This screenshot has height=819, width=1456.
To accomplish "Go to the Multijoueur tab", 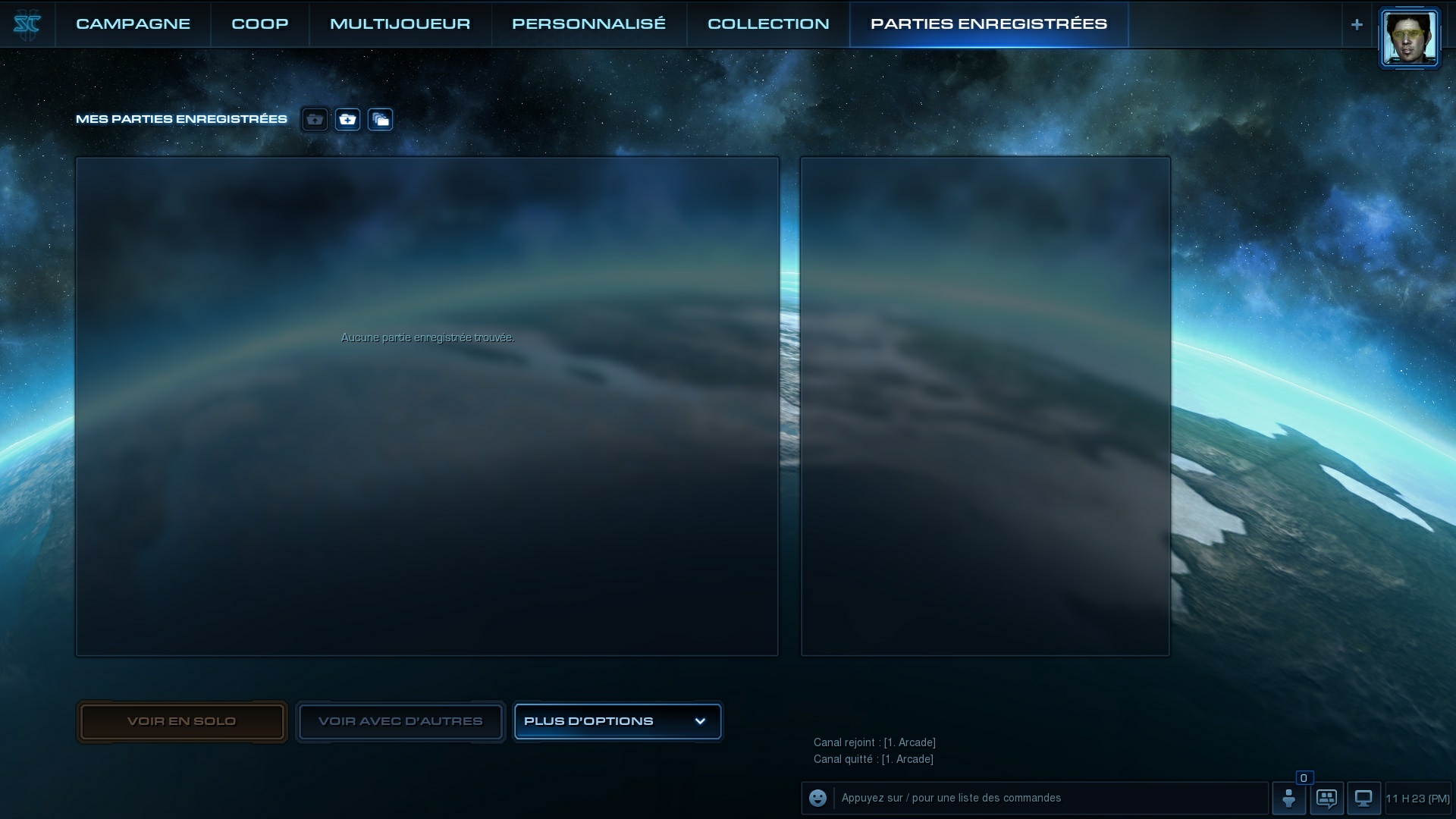I will [x=400, y=24].
